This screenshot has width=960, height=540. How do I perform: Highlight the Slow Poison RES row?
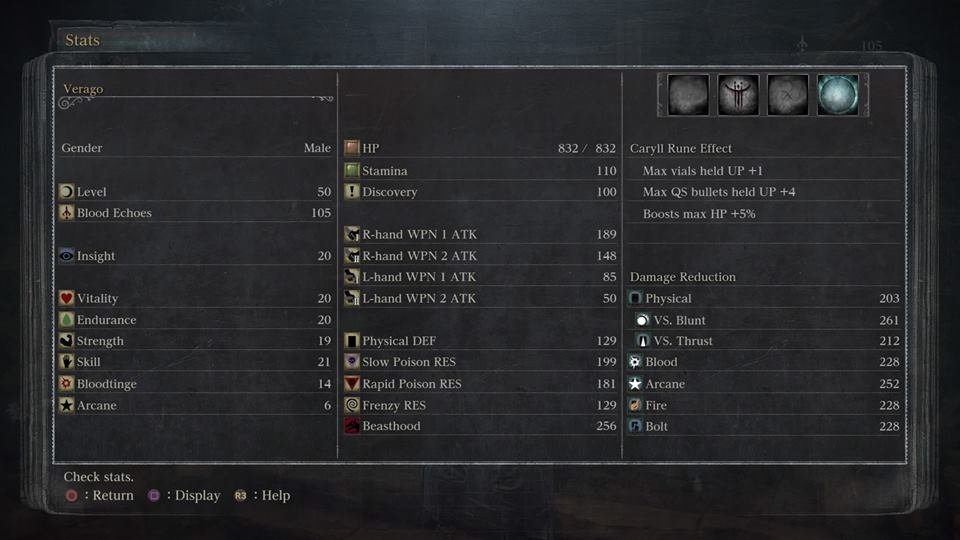480,362
